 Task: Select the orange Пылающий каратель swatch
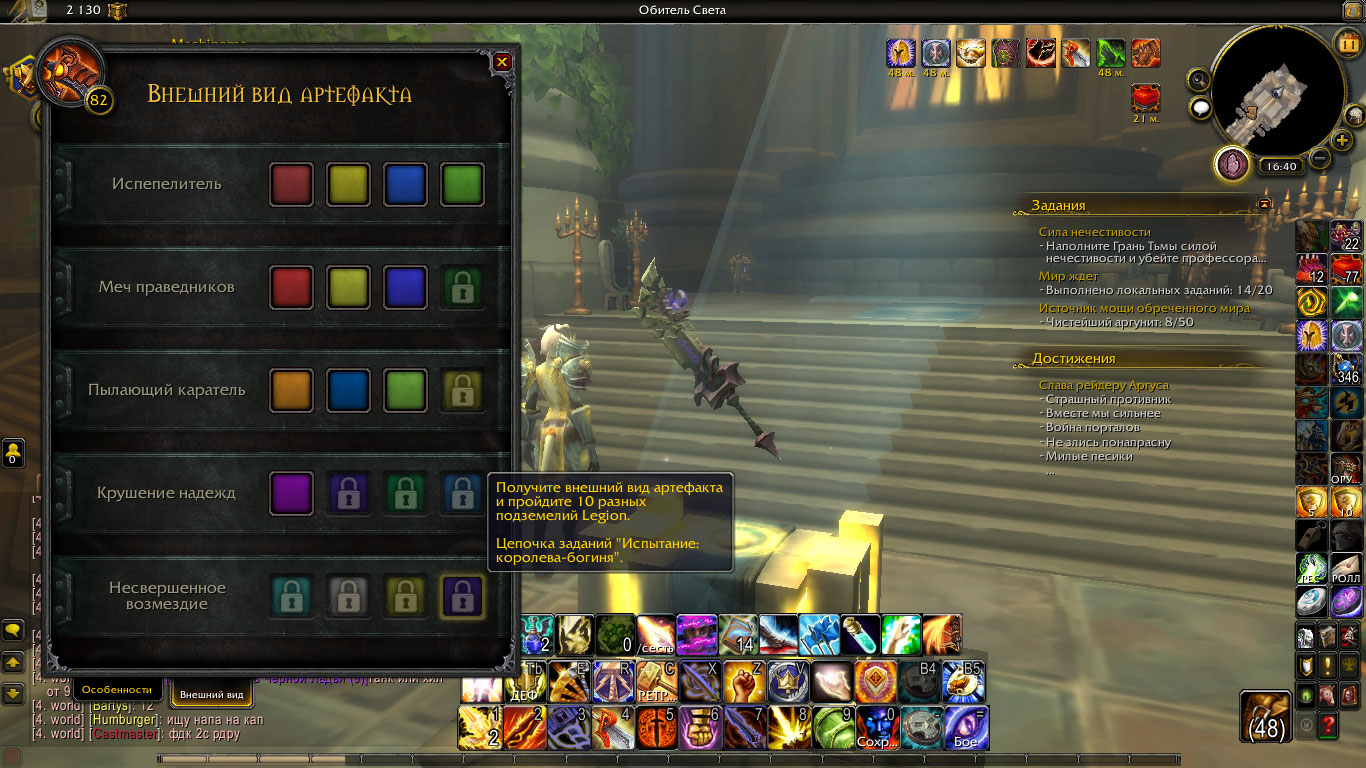[291, 391]
